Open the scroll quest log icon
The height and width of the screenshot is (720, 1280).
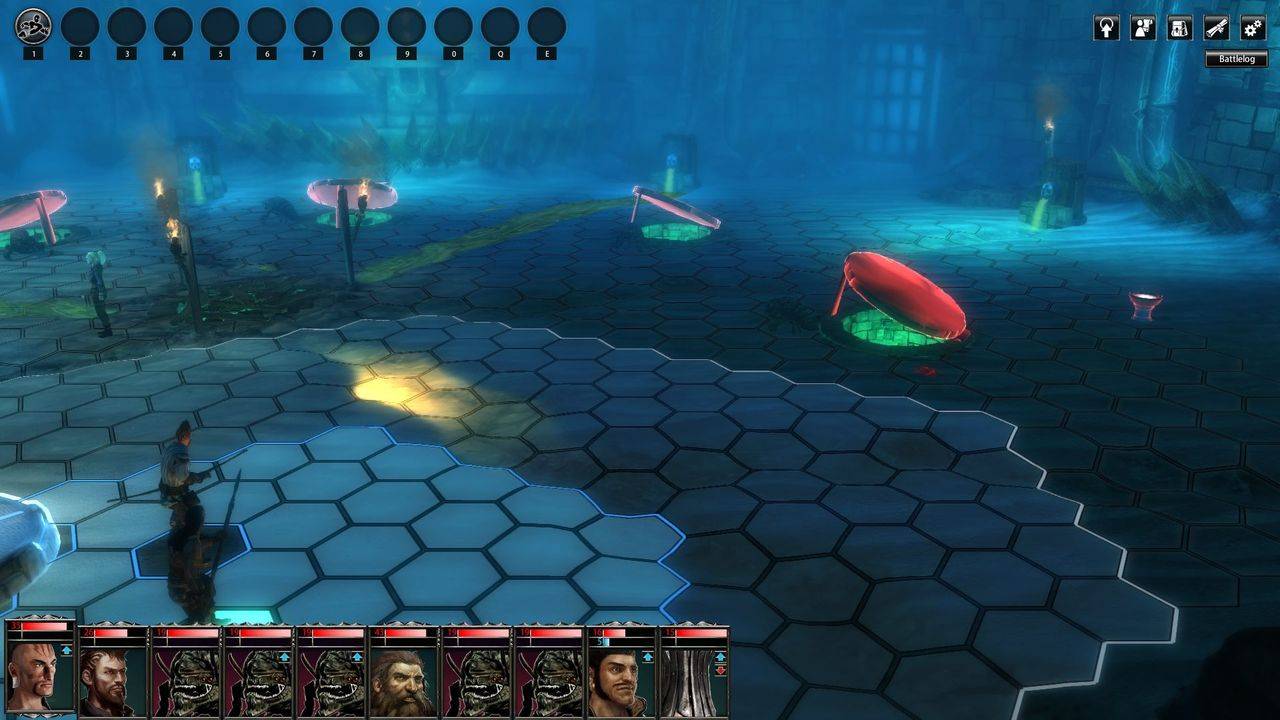pyautogui.click(x=1216, y=28)
